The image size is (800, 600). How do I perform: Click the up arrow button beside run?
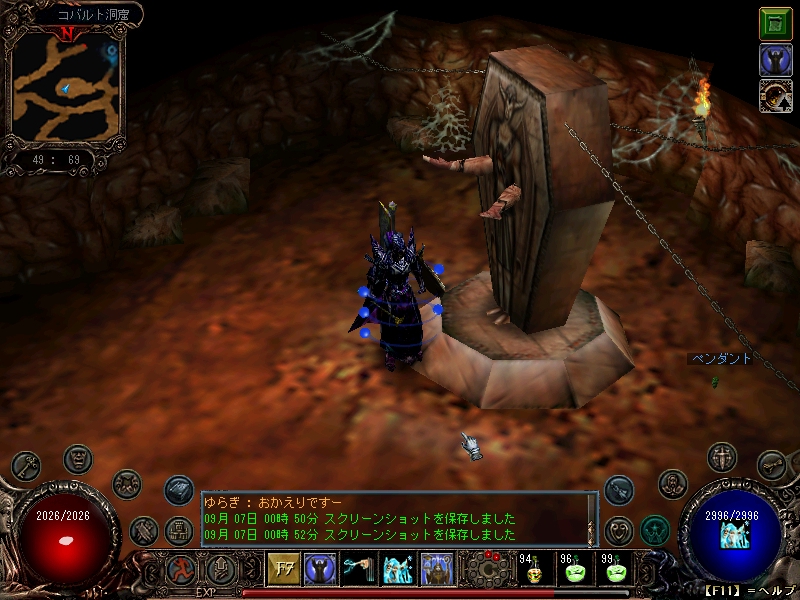[x=220, y=569]
